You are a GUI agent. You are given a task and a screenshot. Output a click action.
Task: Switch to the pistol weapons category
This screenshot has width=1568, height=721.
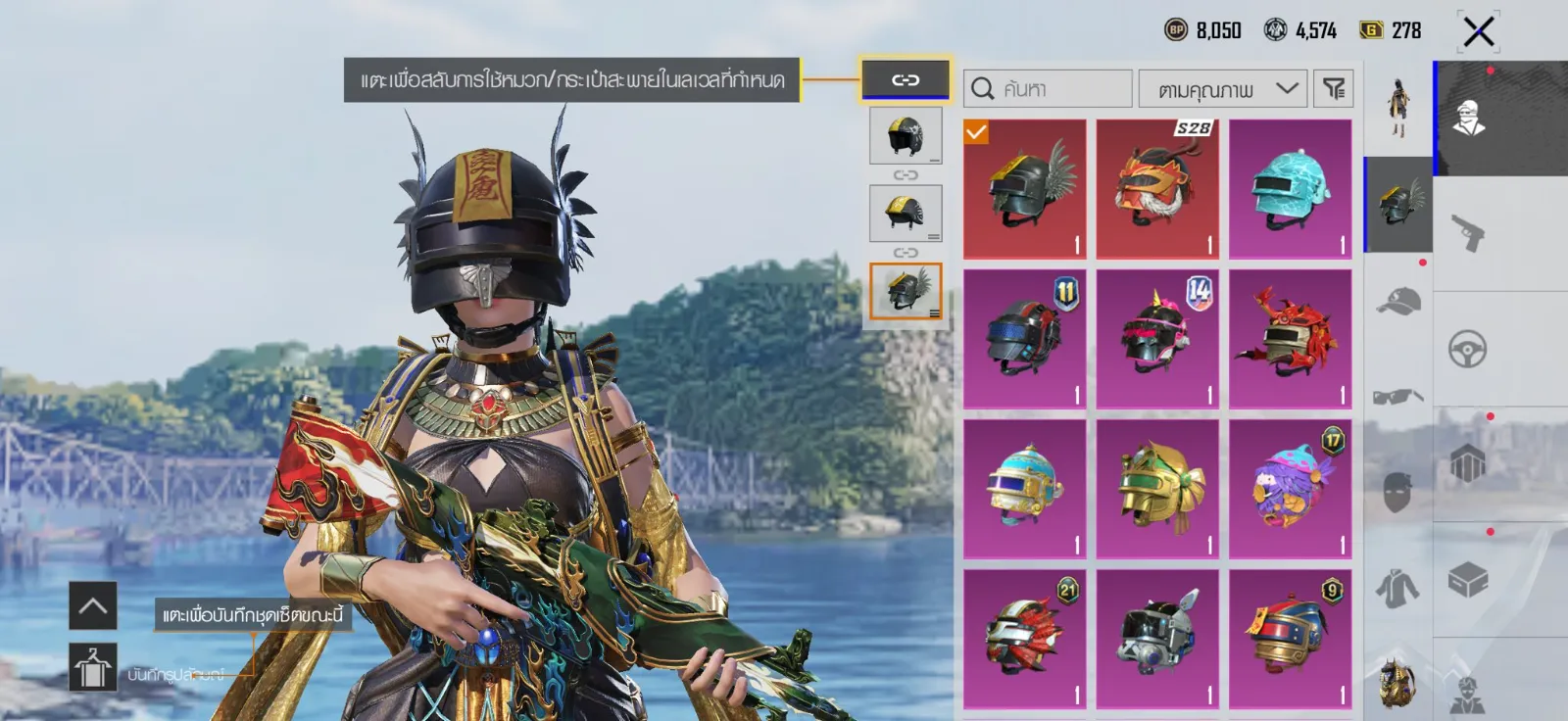tap(1467, 233)
